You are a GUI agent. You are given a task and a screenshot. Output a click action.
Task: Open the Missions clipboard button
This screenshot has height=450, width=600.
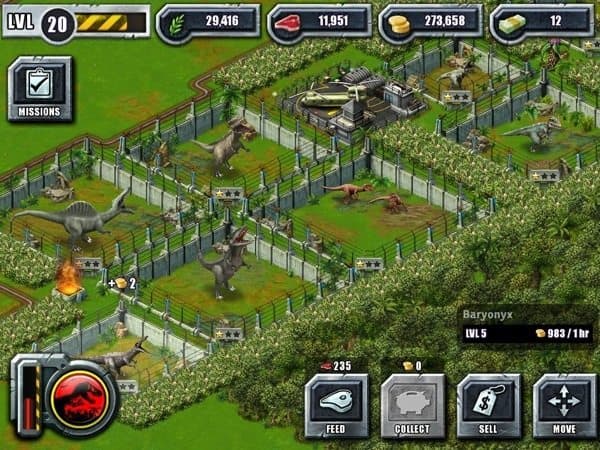click(40, 89)
